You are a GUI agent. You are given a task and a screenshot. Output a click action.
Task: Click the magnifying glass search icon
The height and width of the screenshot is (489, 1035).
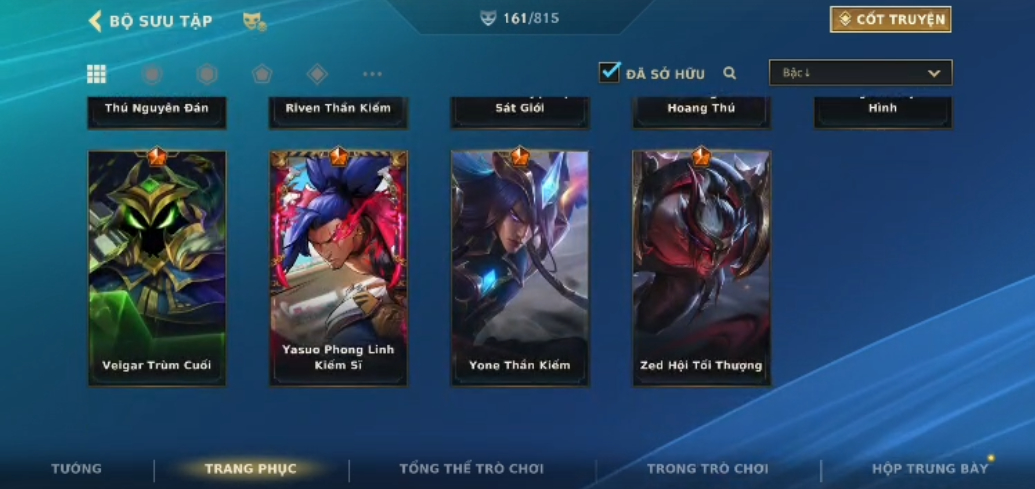click(x=730, y=73)
